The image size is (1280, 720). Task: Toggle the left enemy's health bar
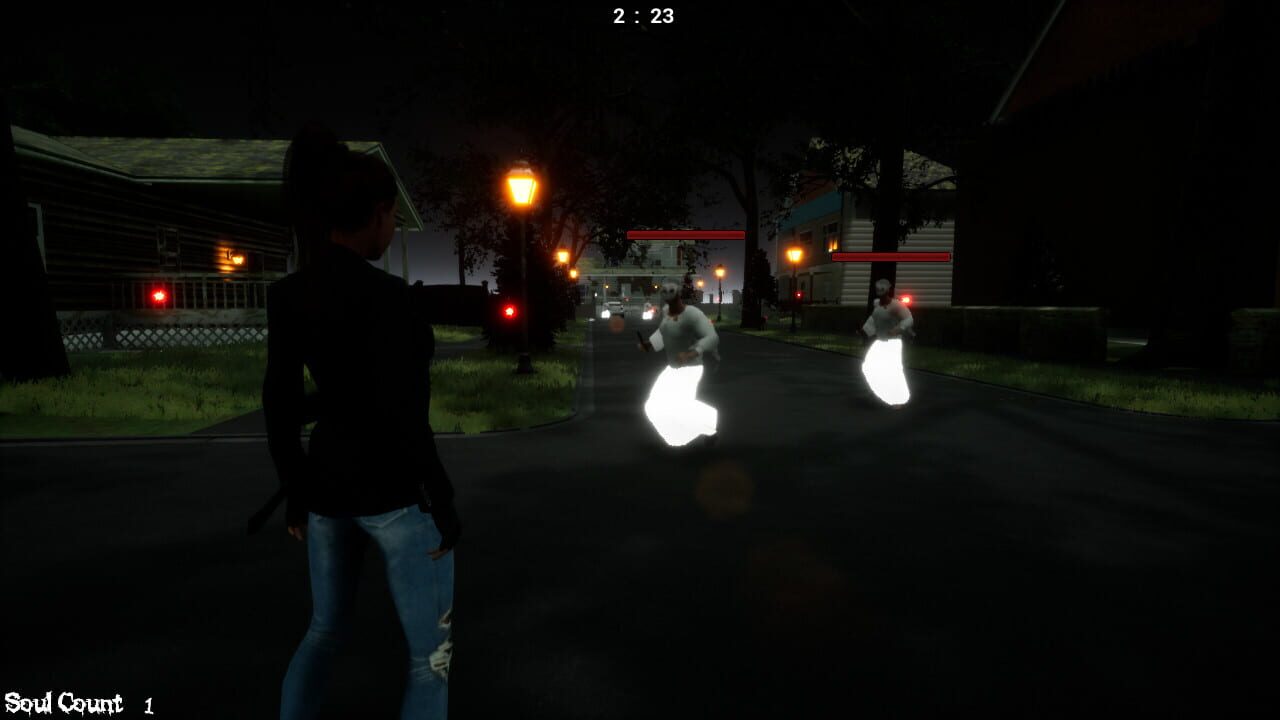tap(684, 235)
